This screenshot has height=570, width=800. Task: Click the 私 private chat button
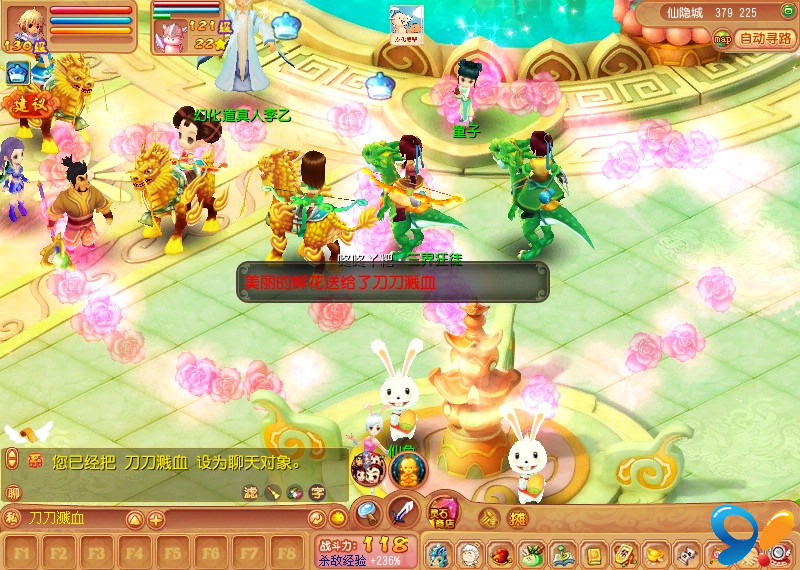click(11, 518)
